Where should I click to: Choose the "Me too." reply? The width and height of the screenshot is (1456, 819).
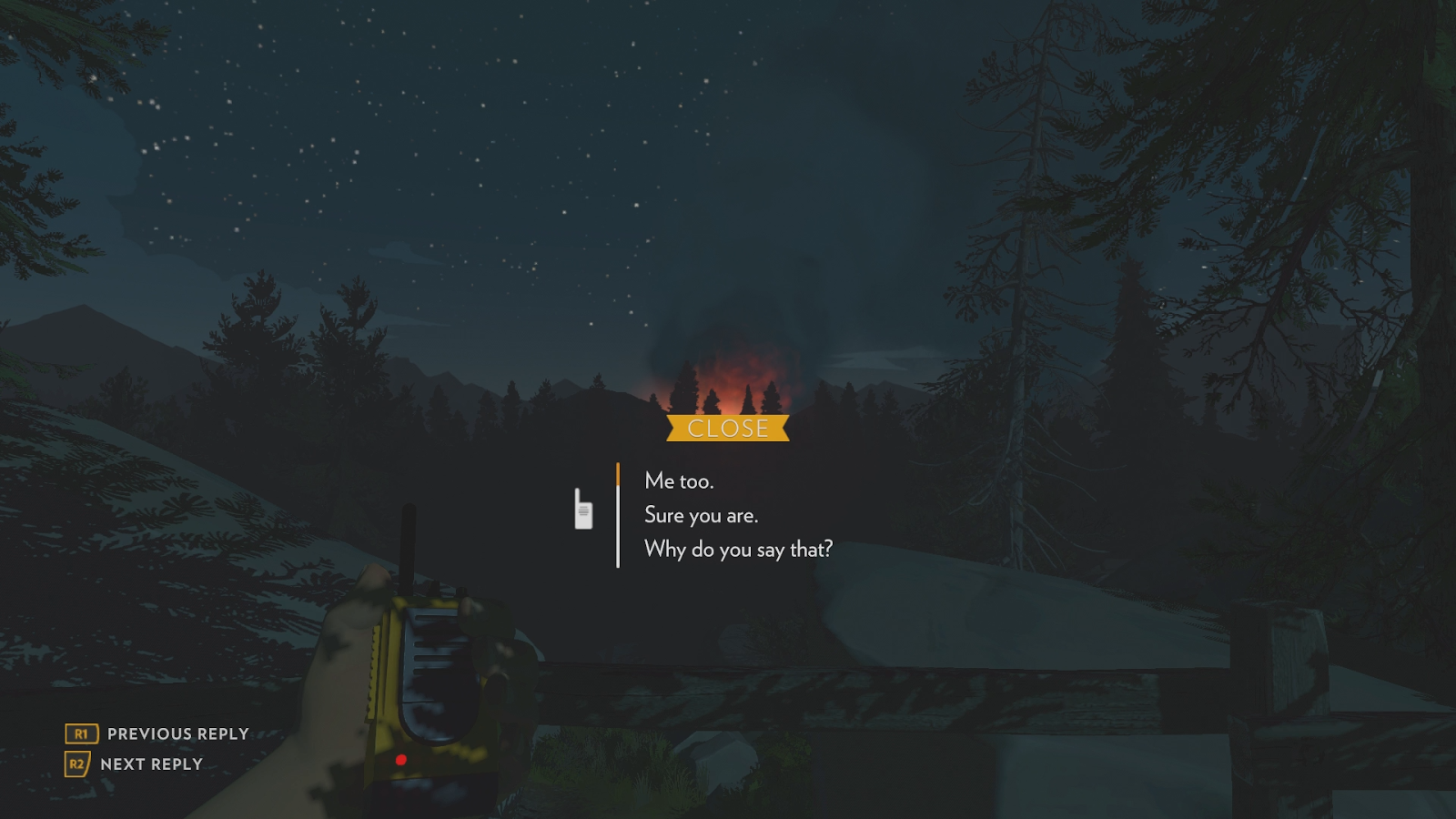click(679, 480)
